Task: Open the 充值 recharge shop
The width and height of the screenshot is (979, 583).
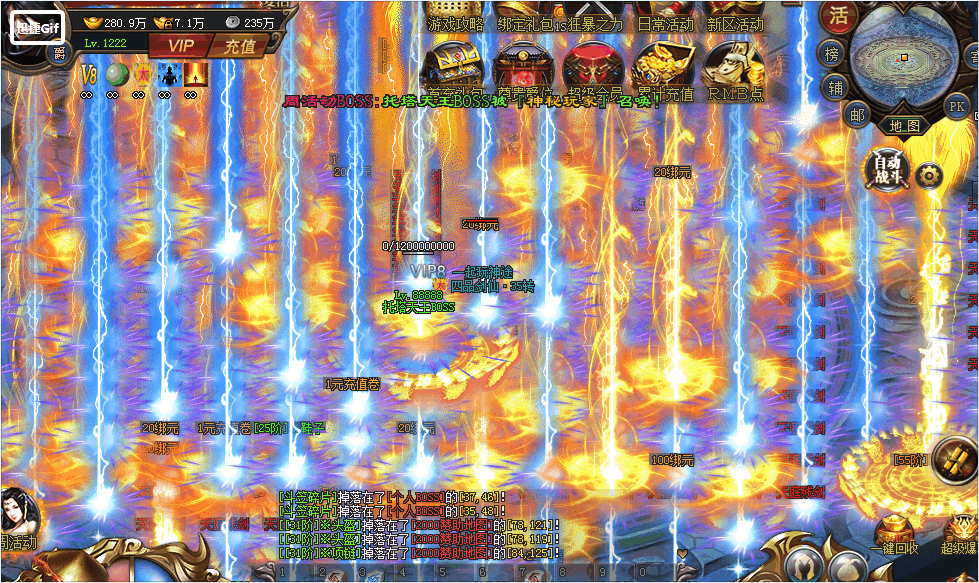Action: [239, 45]
